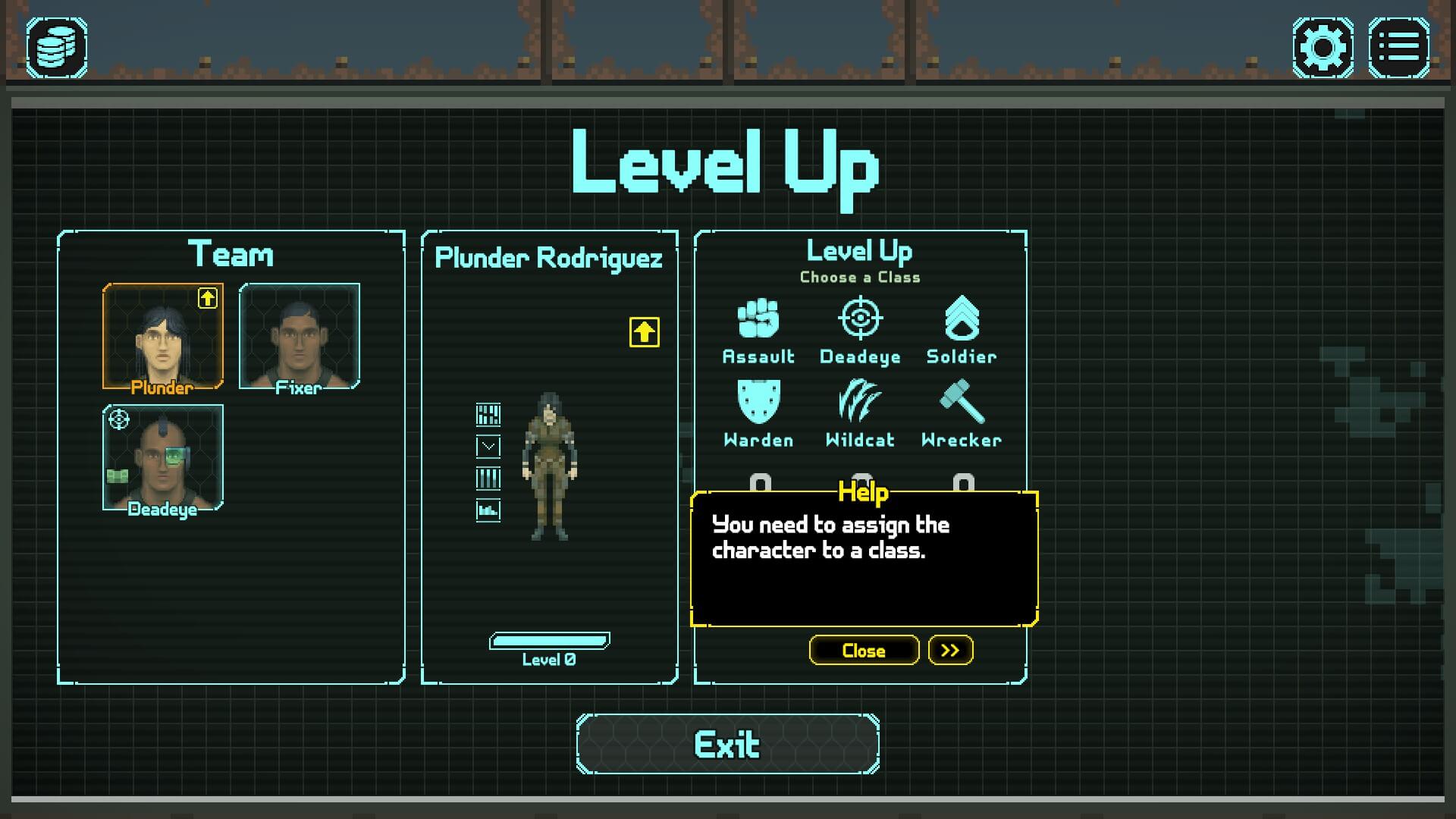
Task: Close the Help popup
Action: (x=864, y=651)
